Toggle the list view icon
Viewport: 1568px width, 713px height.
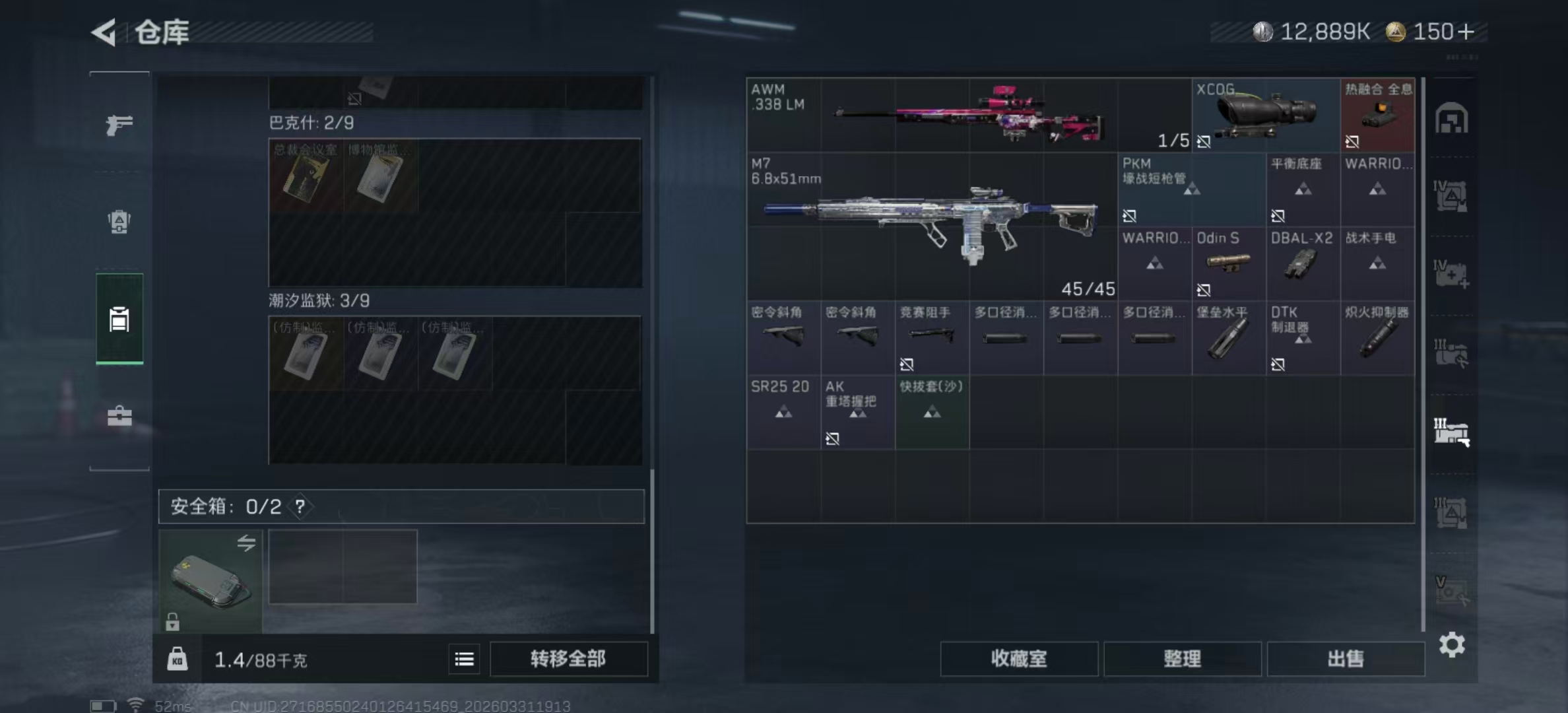point(464,659)
